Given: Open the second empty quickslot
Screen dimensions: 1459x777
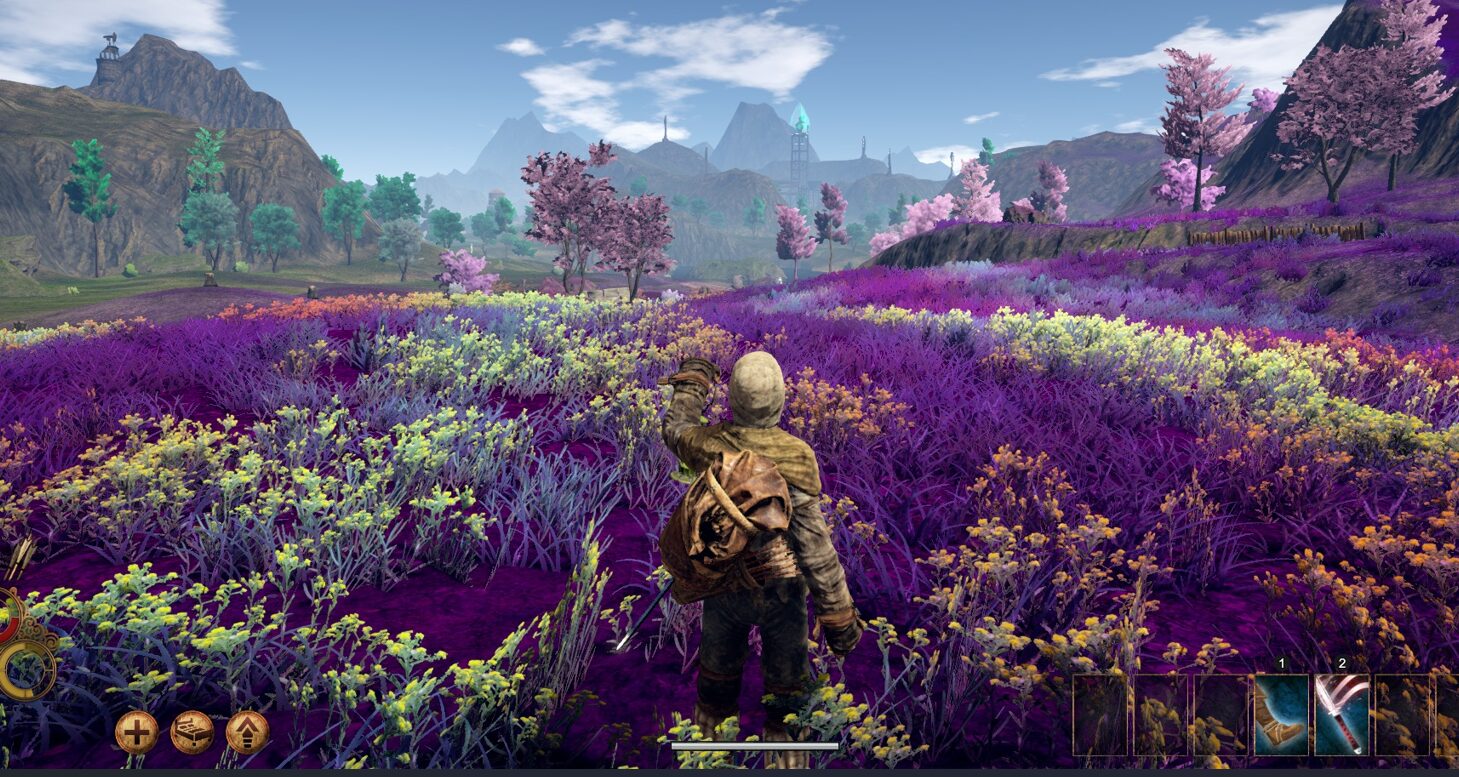Looking at the screenshot, I should coord(1161,714).
